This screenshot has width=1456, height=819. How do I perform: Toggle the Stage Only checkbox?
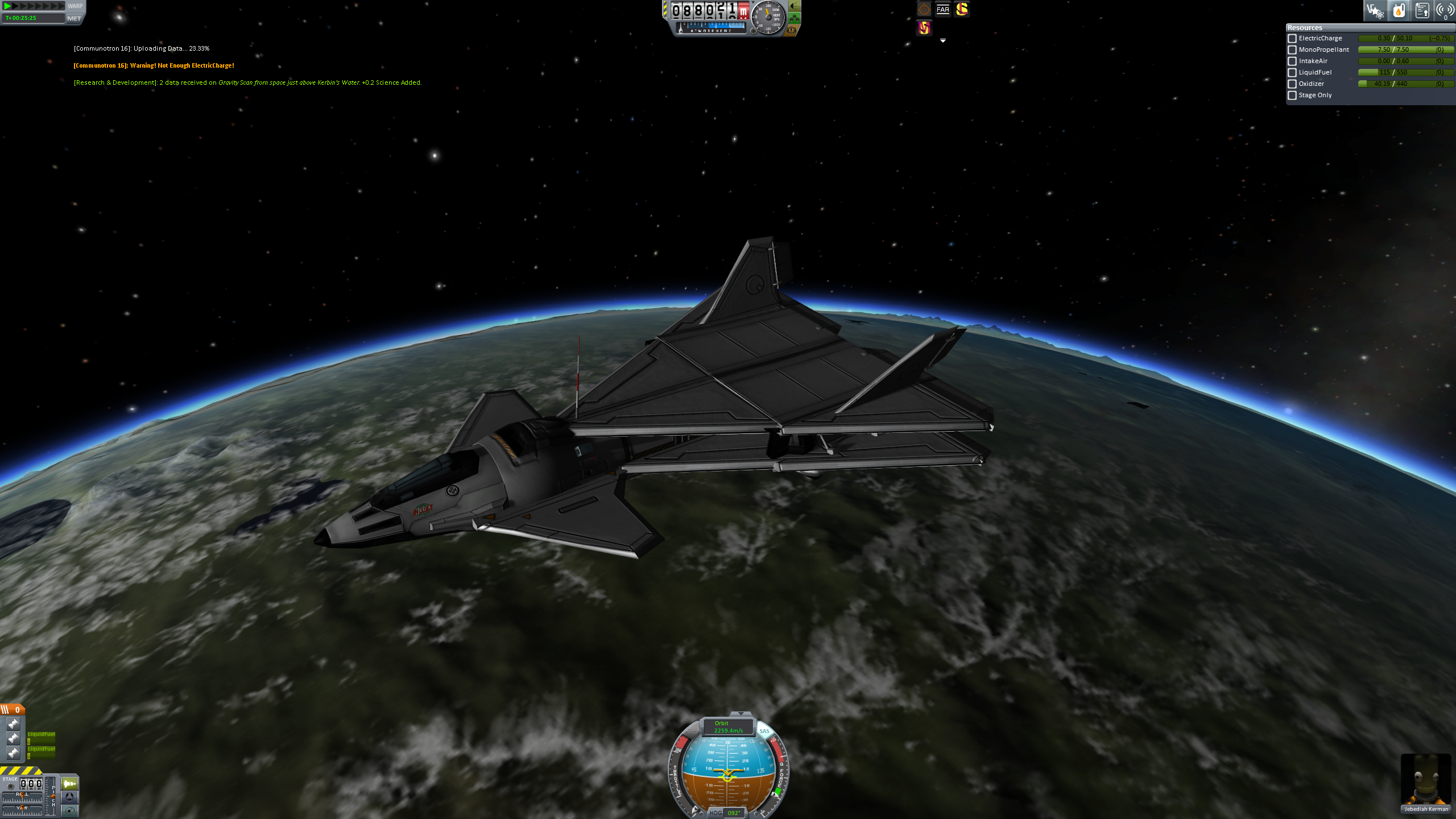(1292, 96)
